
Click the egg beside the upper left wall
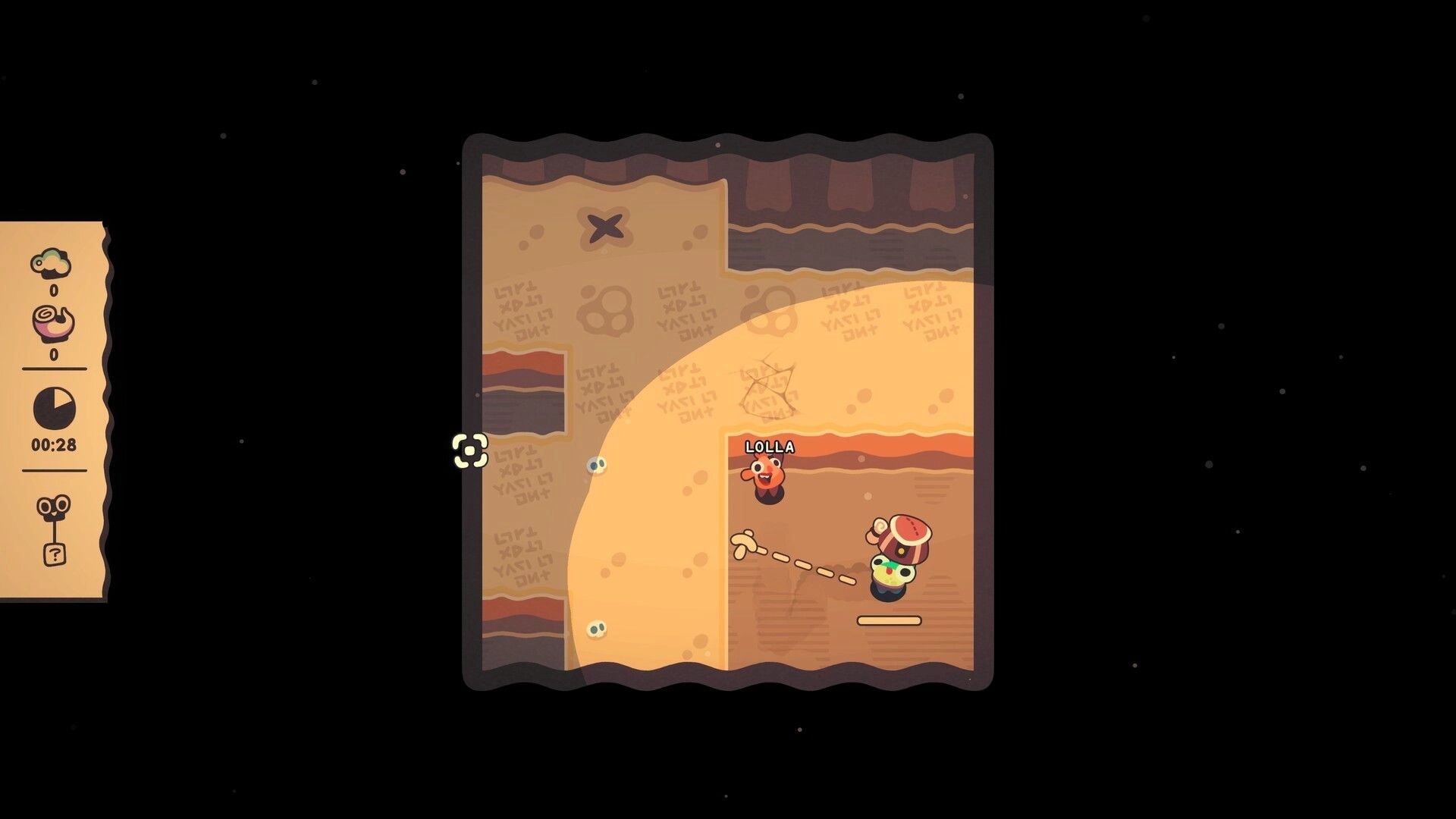[596, 464]
